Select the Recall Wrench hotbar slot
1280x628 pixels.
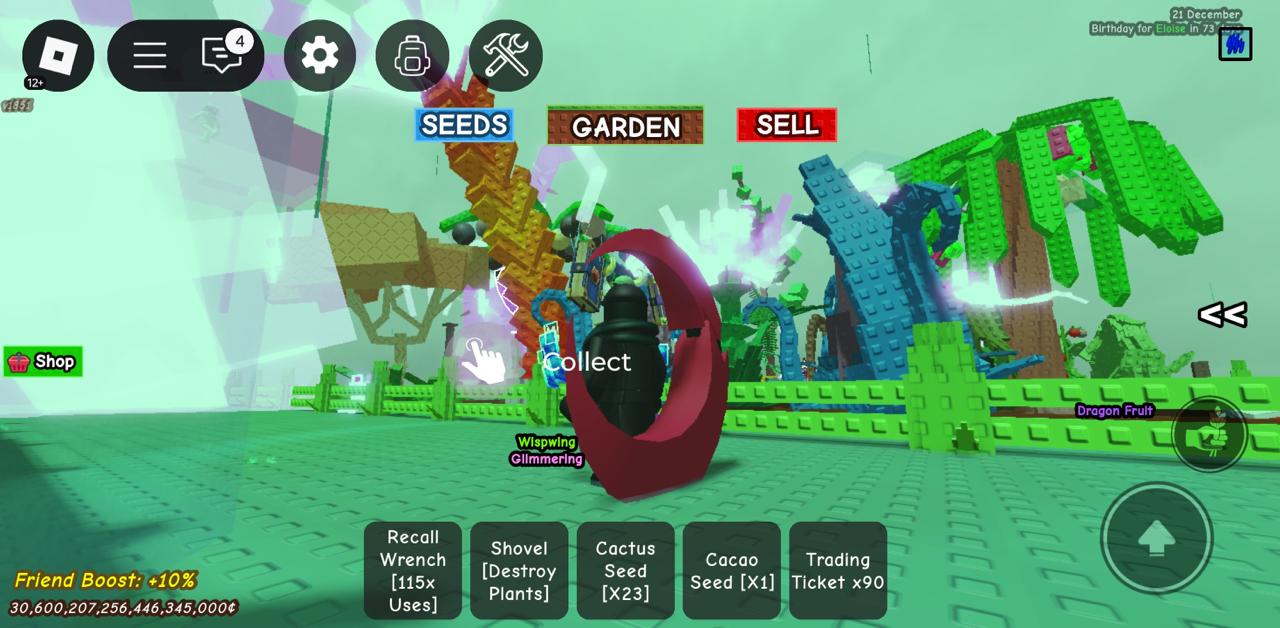[x=413, y=570]
